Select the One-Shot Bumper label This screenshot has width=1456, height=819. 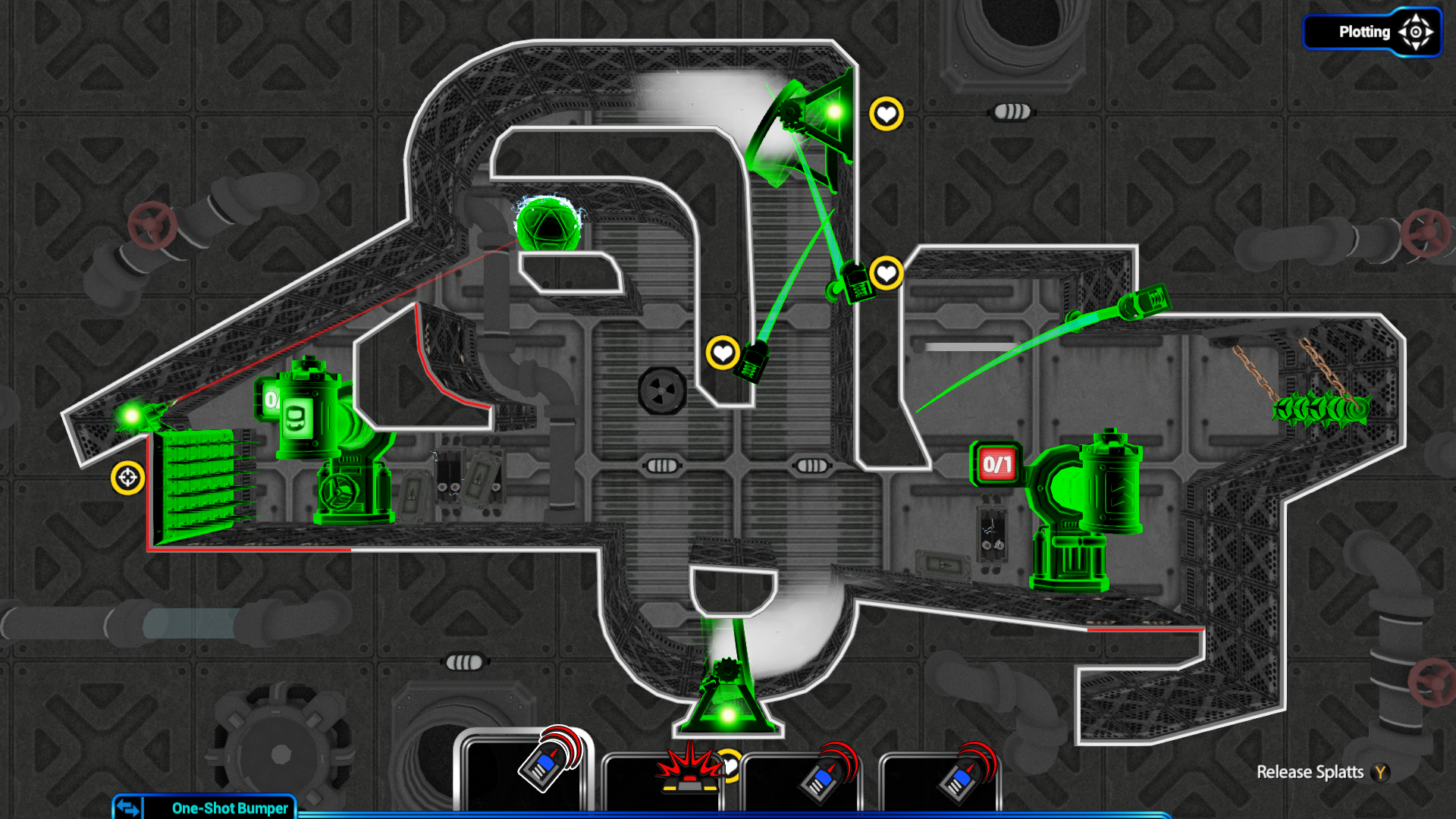coord(229,808)
